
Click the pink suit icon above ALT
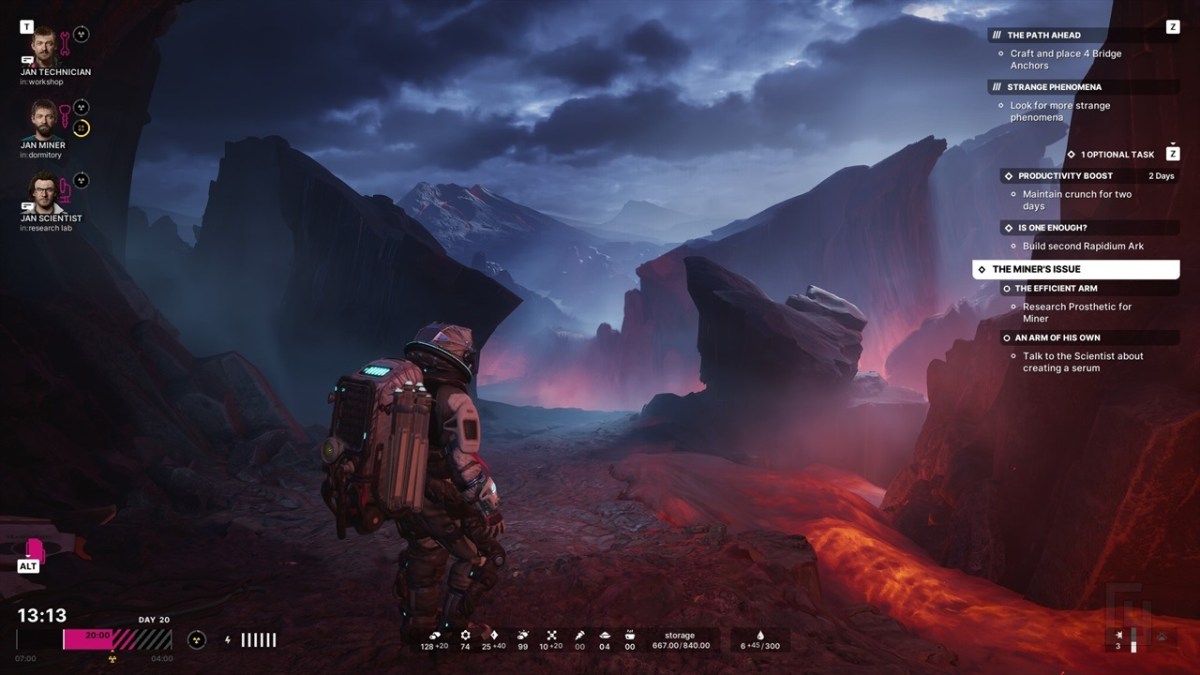click(x=32, y=550)
